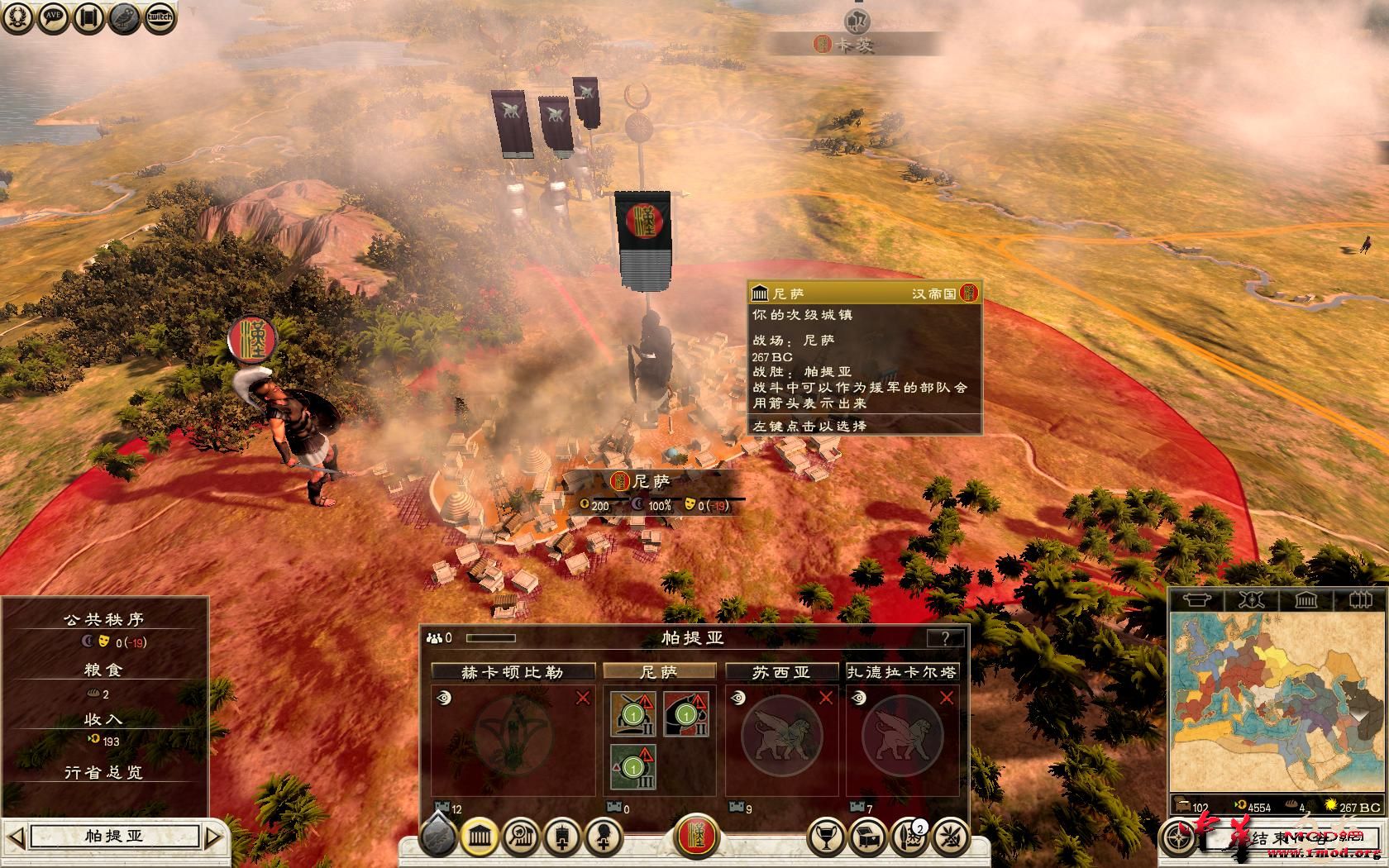Select the 苏西亚 settlement header
Screen dimensions: 1389x868
pyautogui.click(x=781, y=672)
